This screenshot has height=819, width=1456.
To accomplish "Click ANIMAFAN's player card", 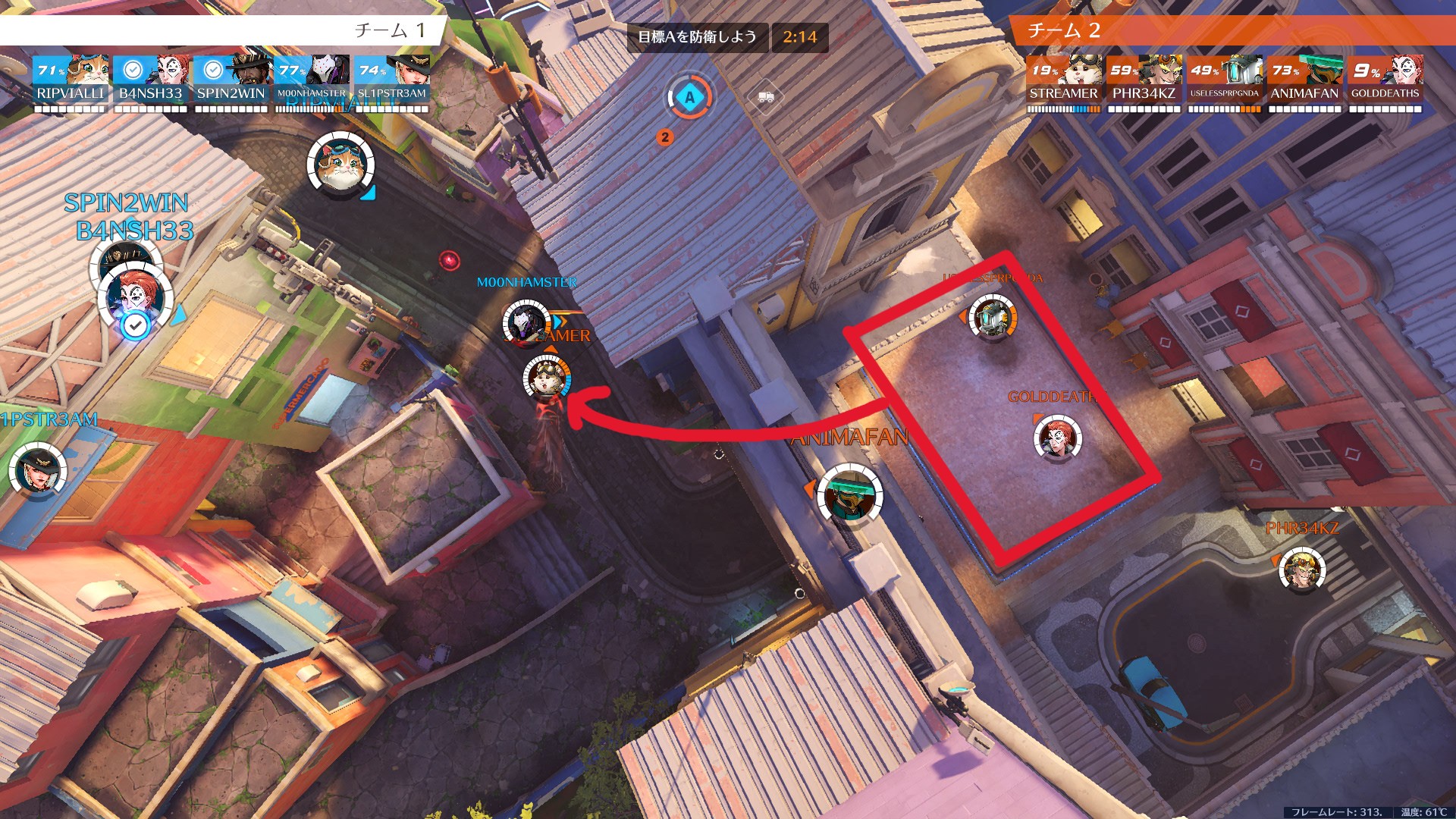I will (x=1304, y=80).
